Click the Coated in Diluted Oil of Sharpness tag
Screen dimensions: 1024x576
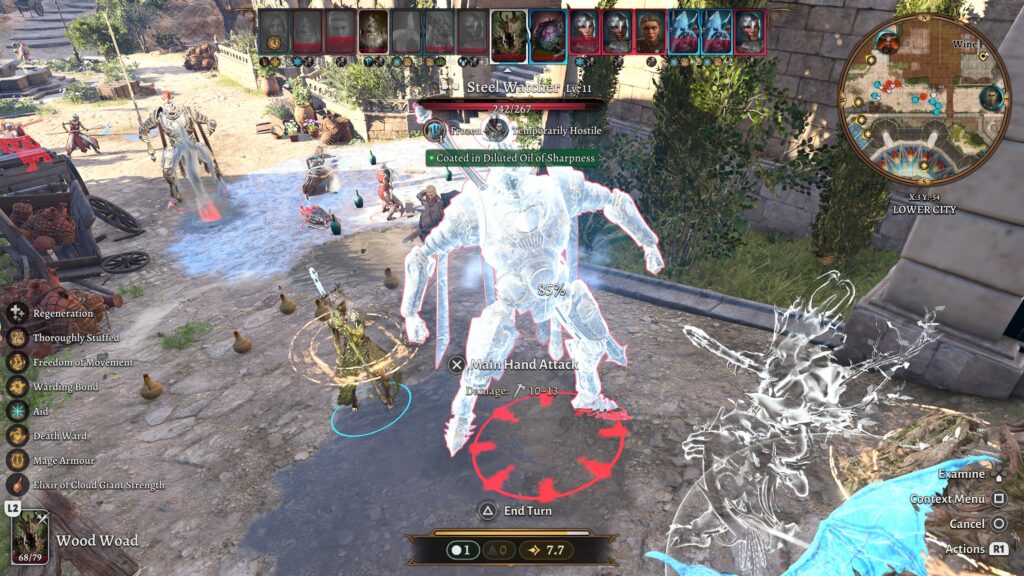pyautogui.click(x=511, y=157)
